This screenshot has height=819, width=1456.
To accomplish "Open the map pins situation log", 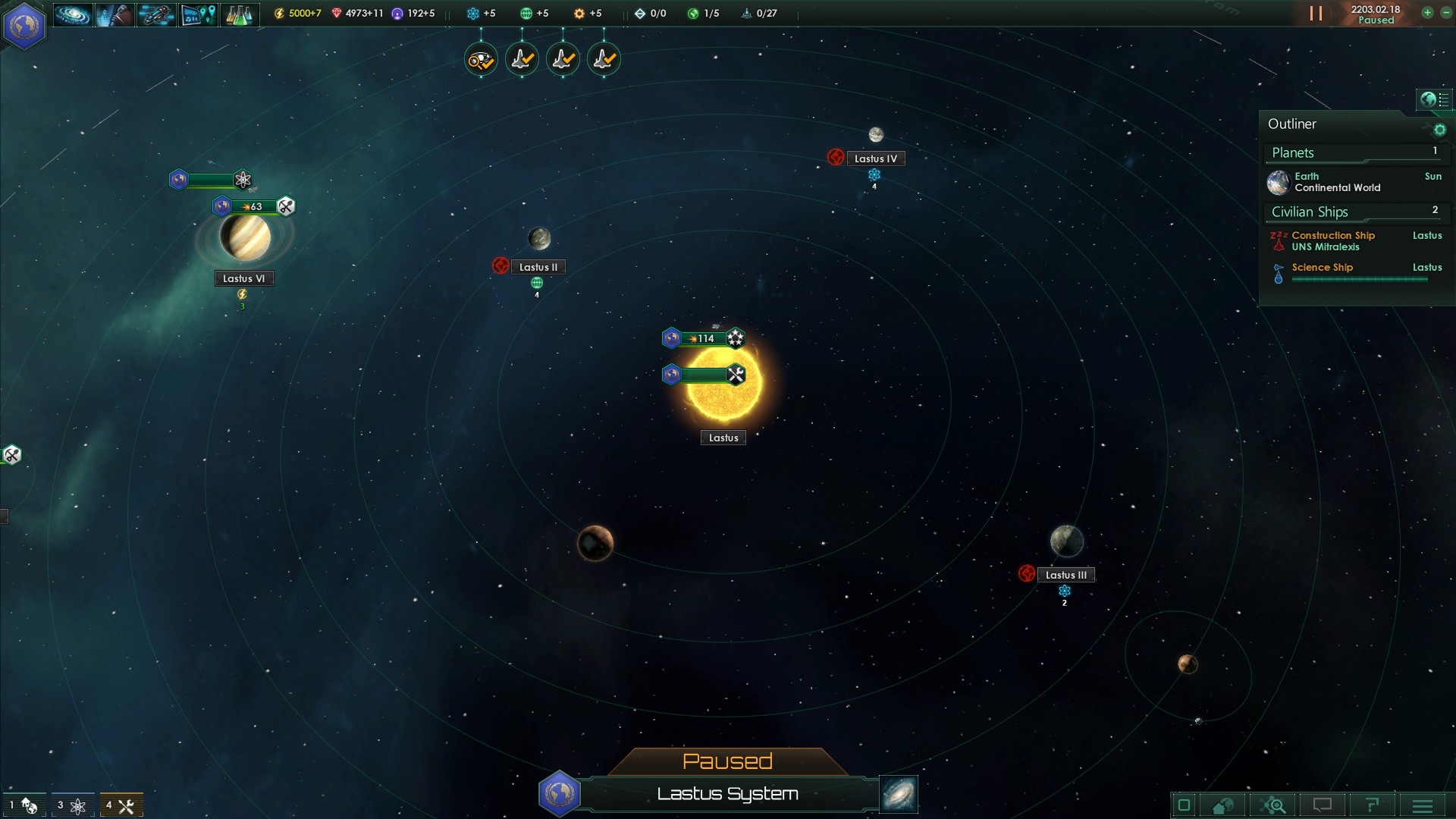I will pos(198,14).
